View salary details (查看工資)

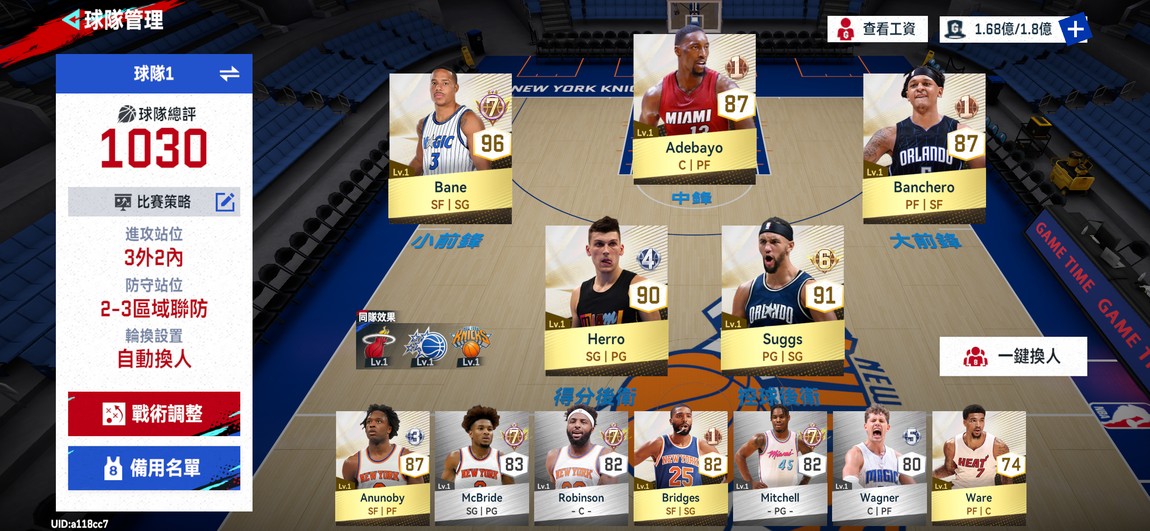click(x=877, y=29)
